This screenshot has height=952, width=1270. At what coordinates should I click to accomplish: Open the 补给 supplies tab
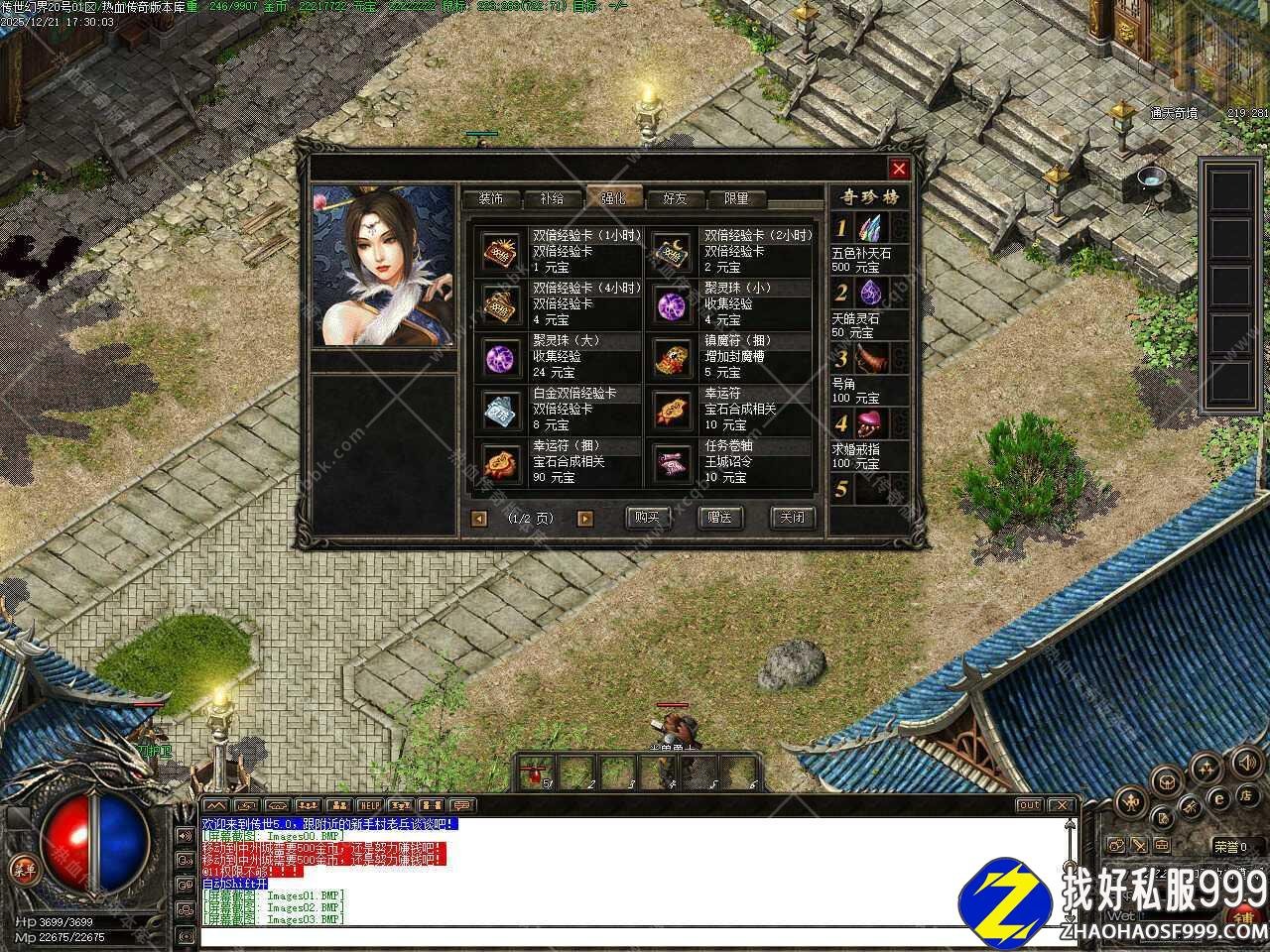tap(552, 198)
